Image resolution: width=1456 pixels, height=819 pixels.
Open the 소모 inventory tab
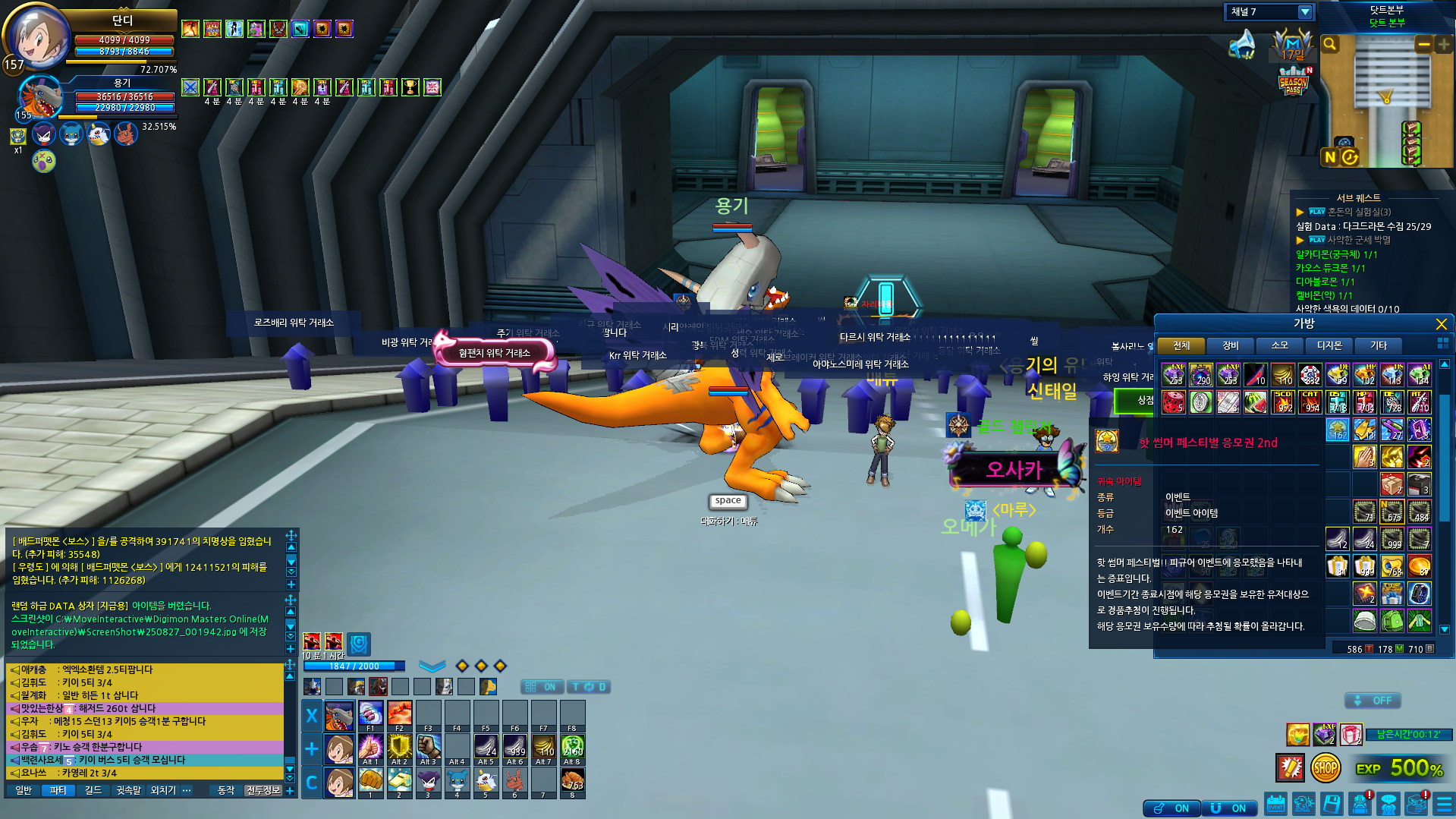(x=1279, y=345)
